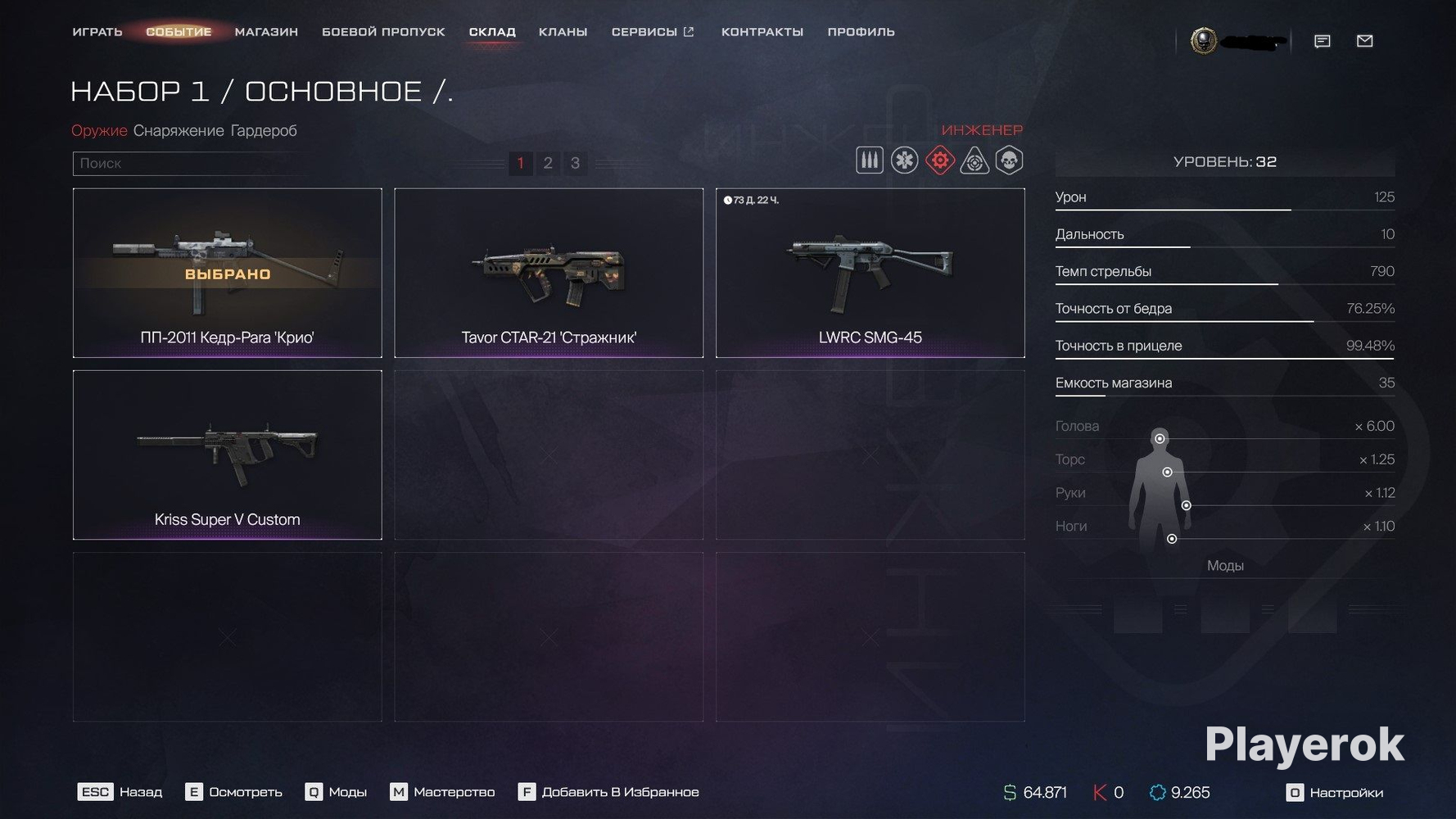Open the Событие menu entry

coord(179,32)
